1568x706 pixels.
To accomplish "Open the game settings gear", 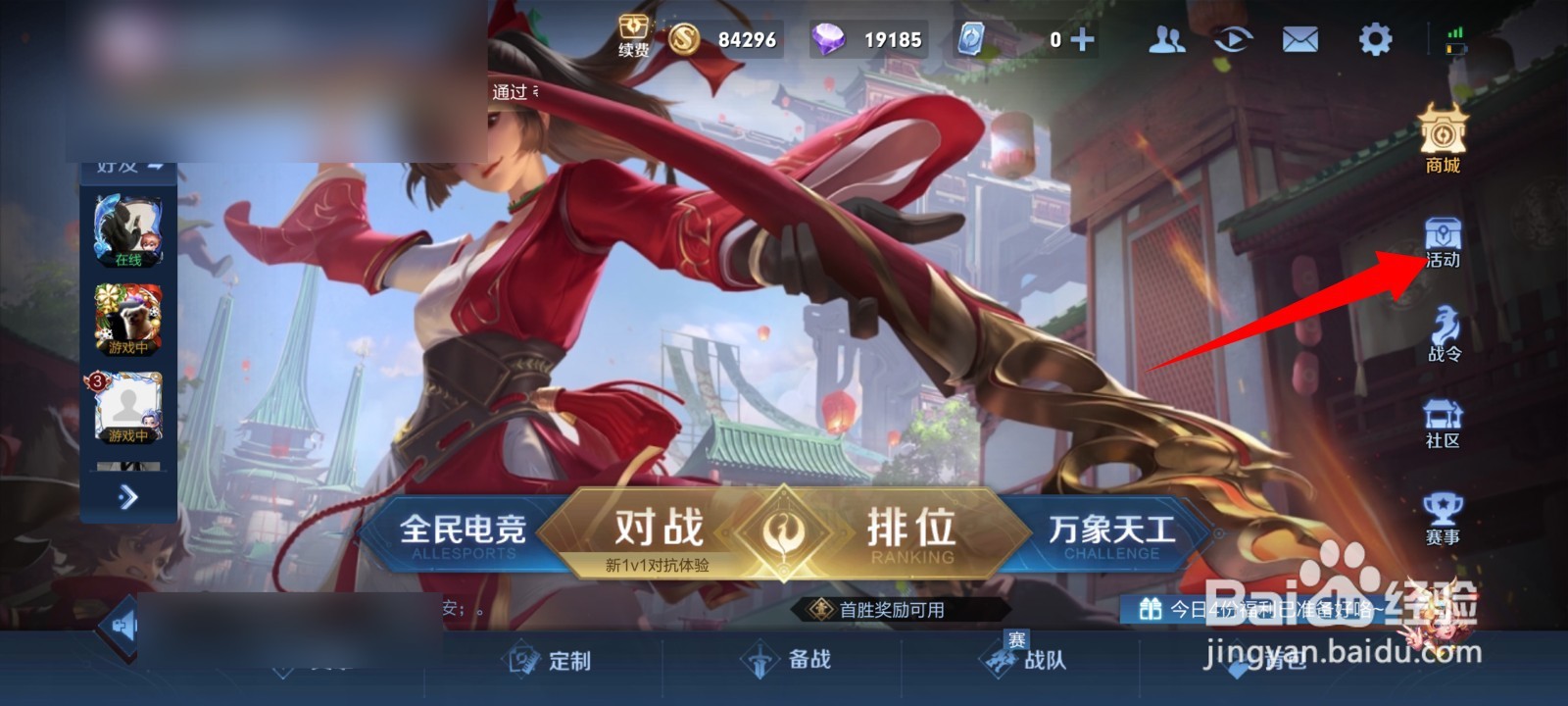I will (1375, 39).
